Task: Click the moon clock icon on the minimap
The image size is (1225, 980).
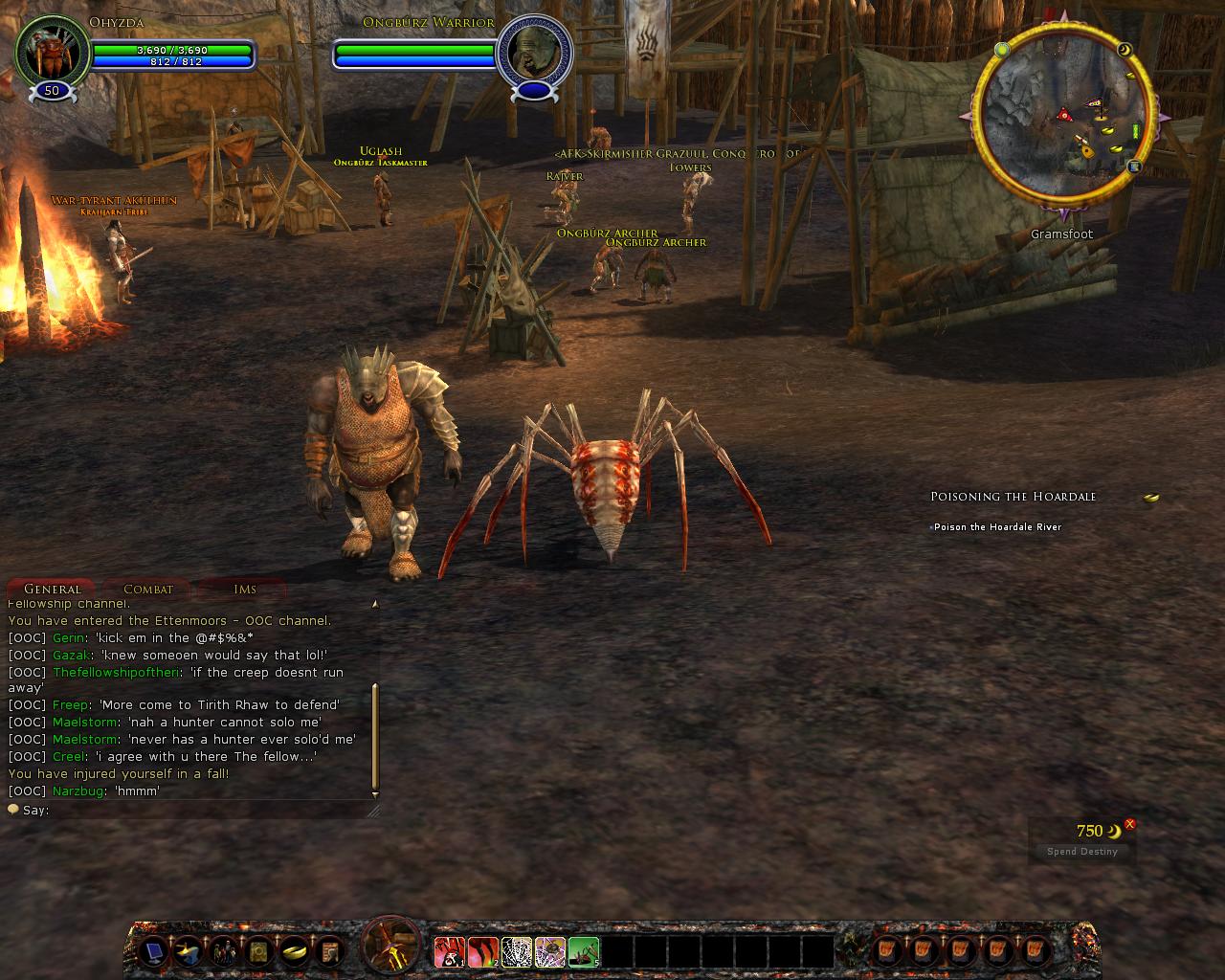Action: [1125, 50]
